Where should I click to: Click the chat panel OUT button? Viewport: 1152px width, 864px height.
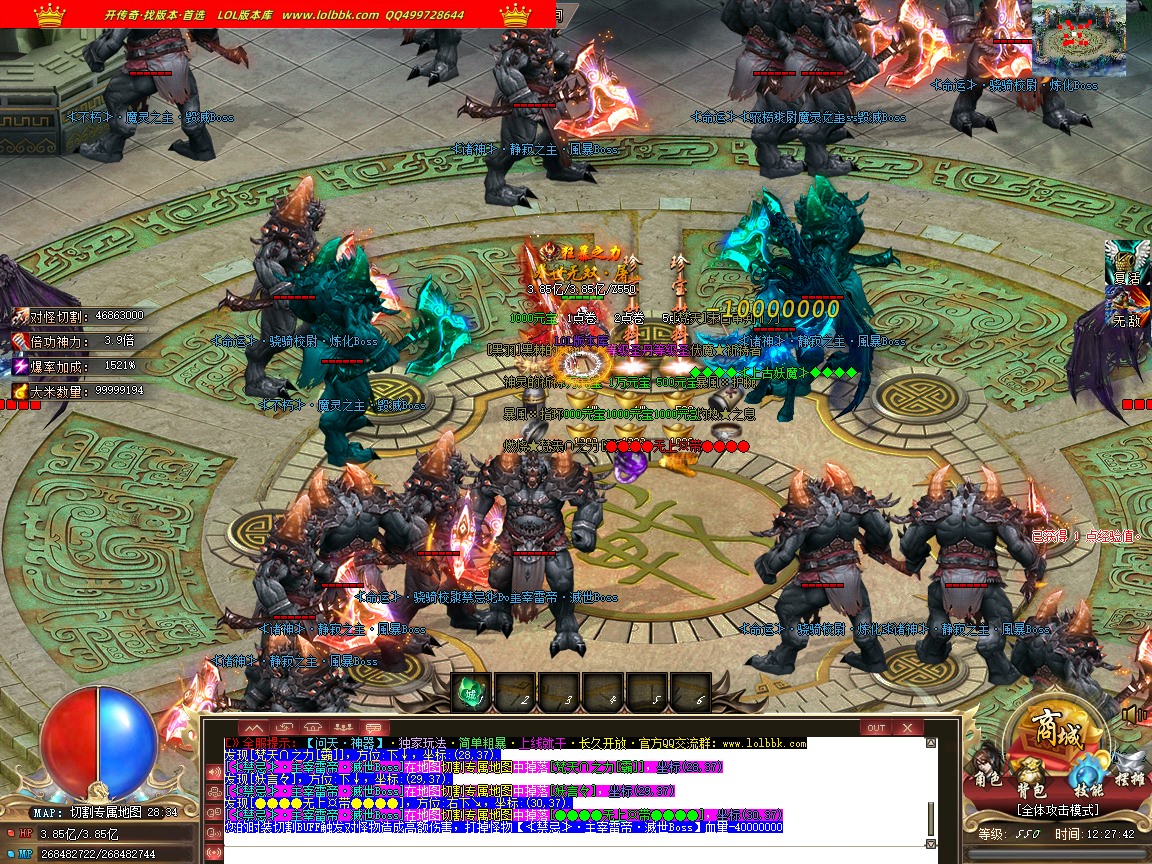pyautogui.click(x=876, y=727)
